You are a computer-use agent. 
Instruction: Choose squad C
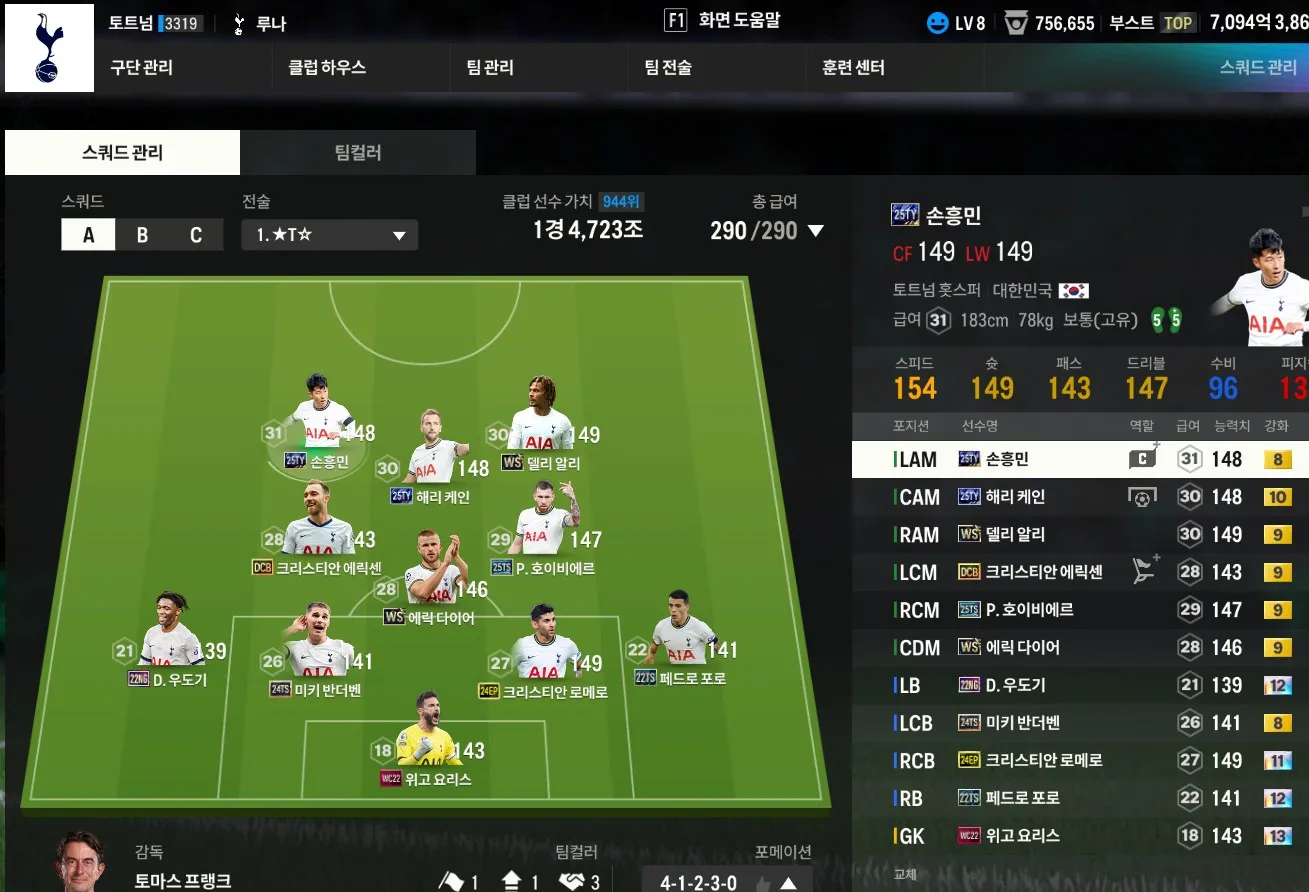[x=196, y=235]
